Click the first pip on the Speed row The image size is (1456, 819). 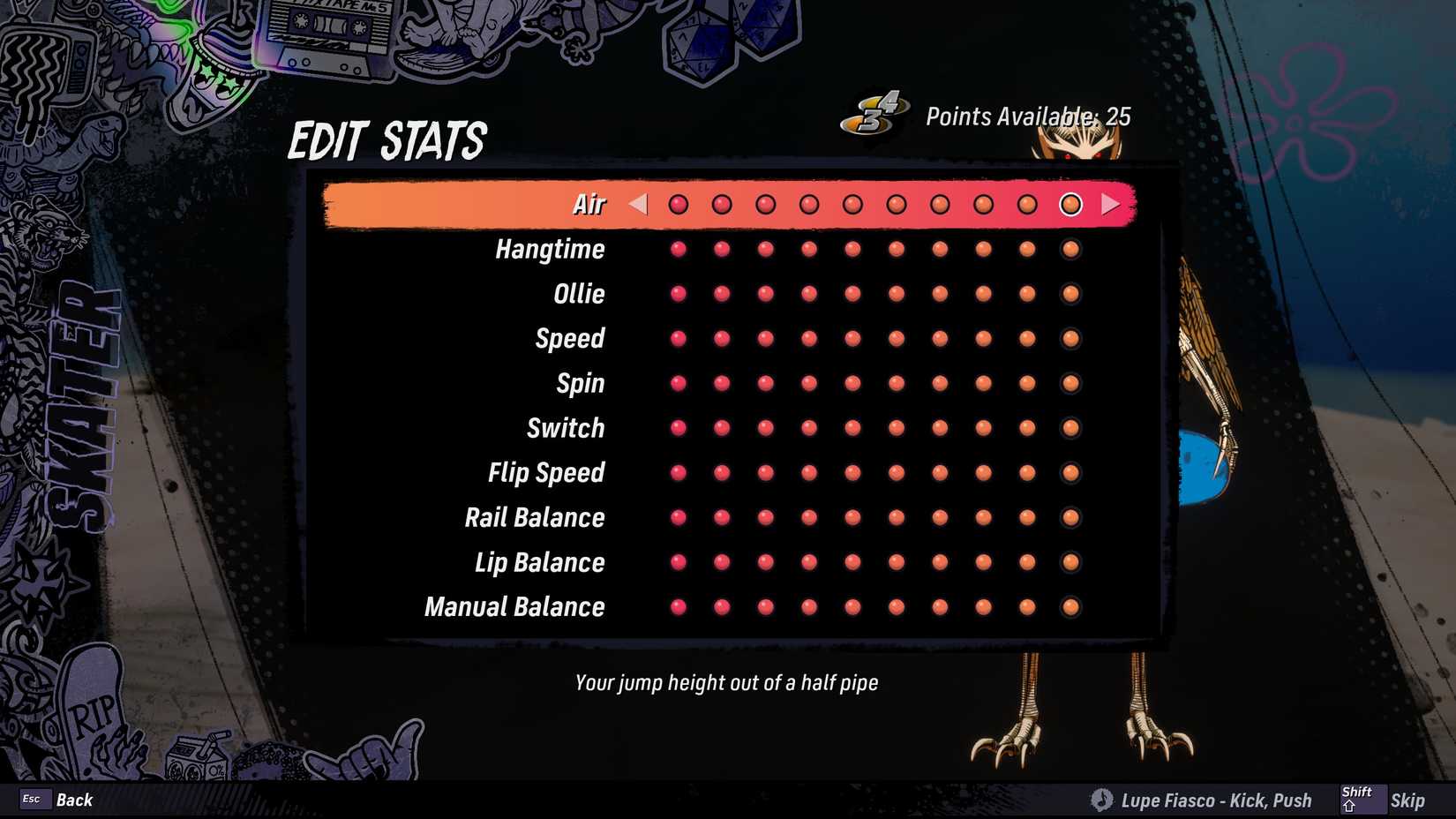coord(679,338)
